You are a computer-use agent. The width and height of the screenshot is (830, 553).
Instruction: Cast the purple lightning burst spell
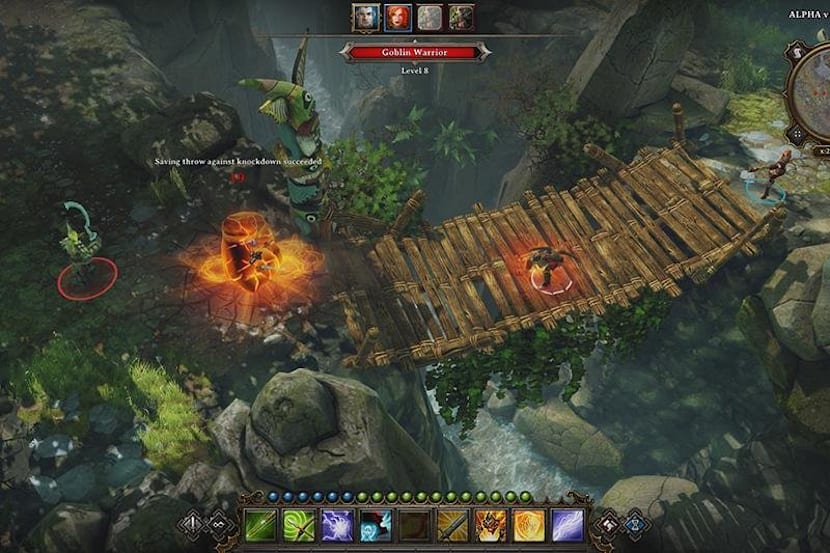coord(337,525)
